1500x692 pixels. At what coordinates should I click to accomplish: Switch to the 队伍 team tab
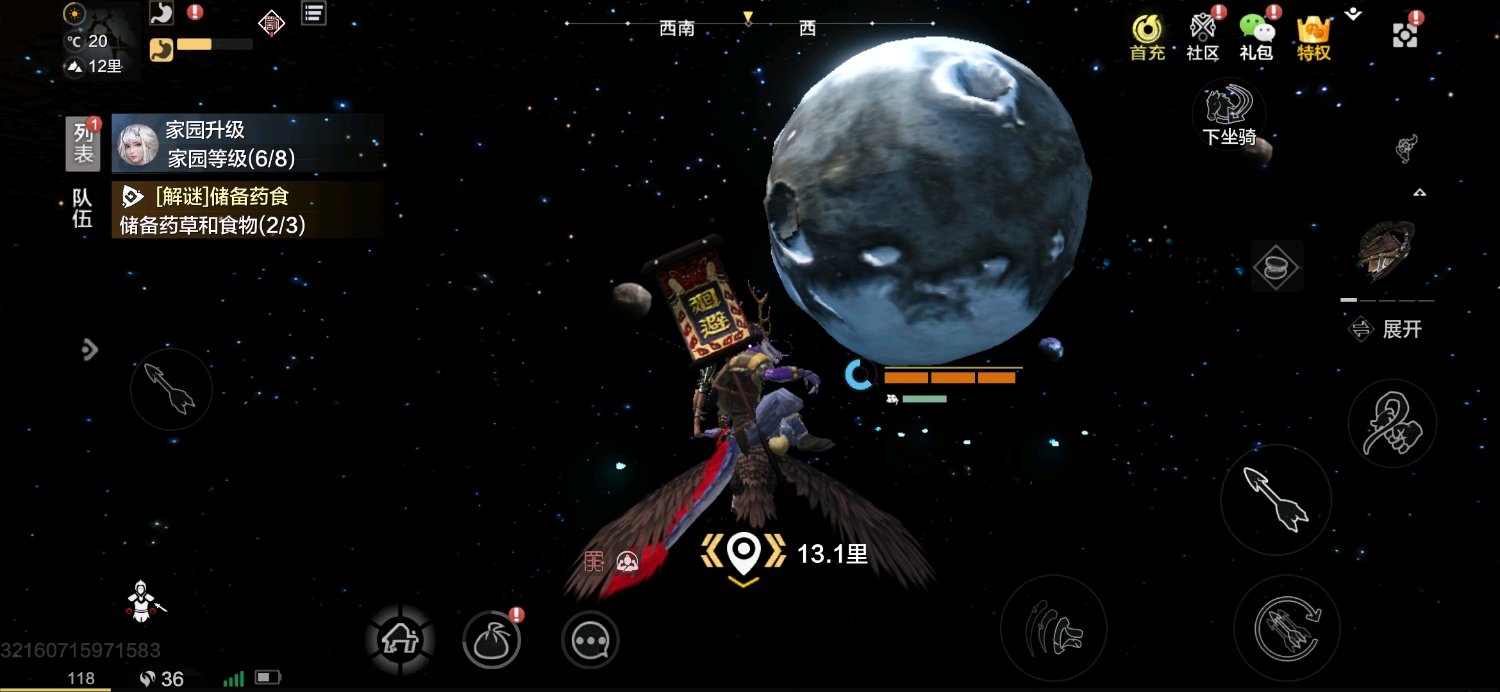click(82, 209)
